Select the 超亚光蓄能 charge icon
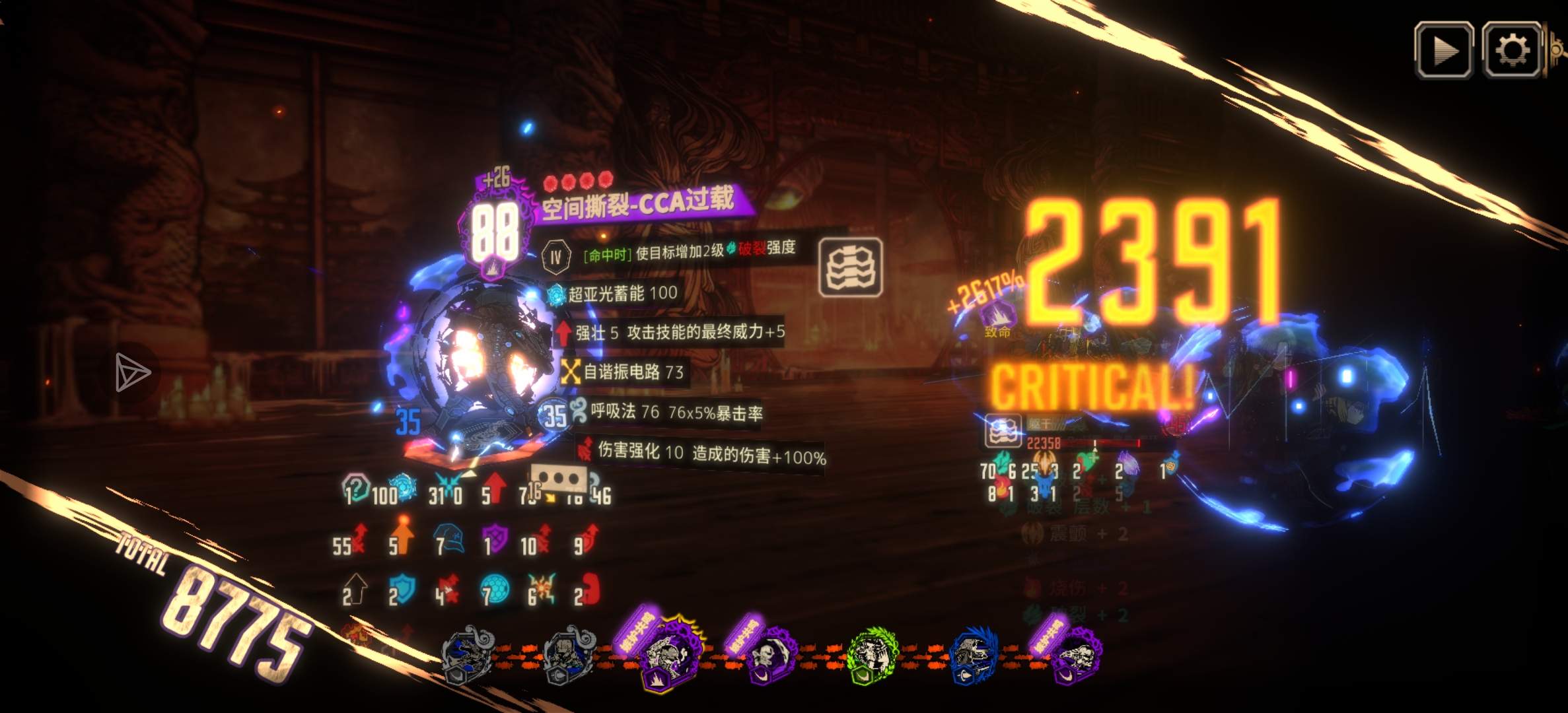The image size is (1568, 713). pyautogui.click(x=557, y=293)
